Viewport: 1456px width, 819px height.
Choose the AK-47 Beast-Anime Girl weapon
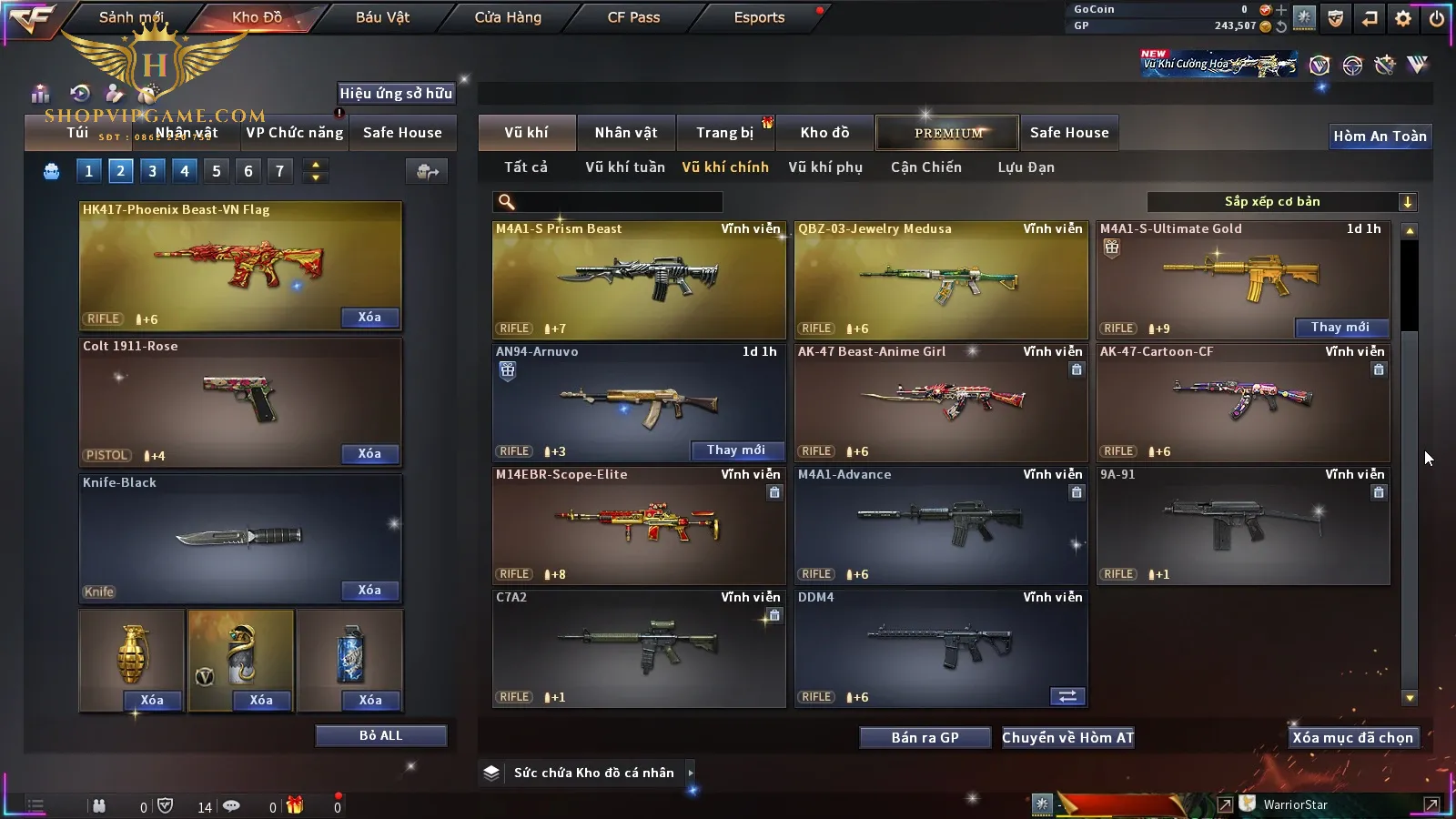941,402
